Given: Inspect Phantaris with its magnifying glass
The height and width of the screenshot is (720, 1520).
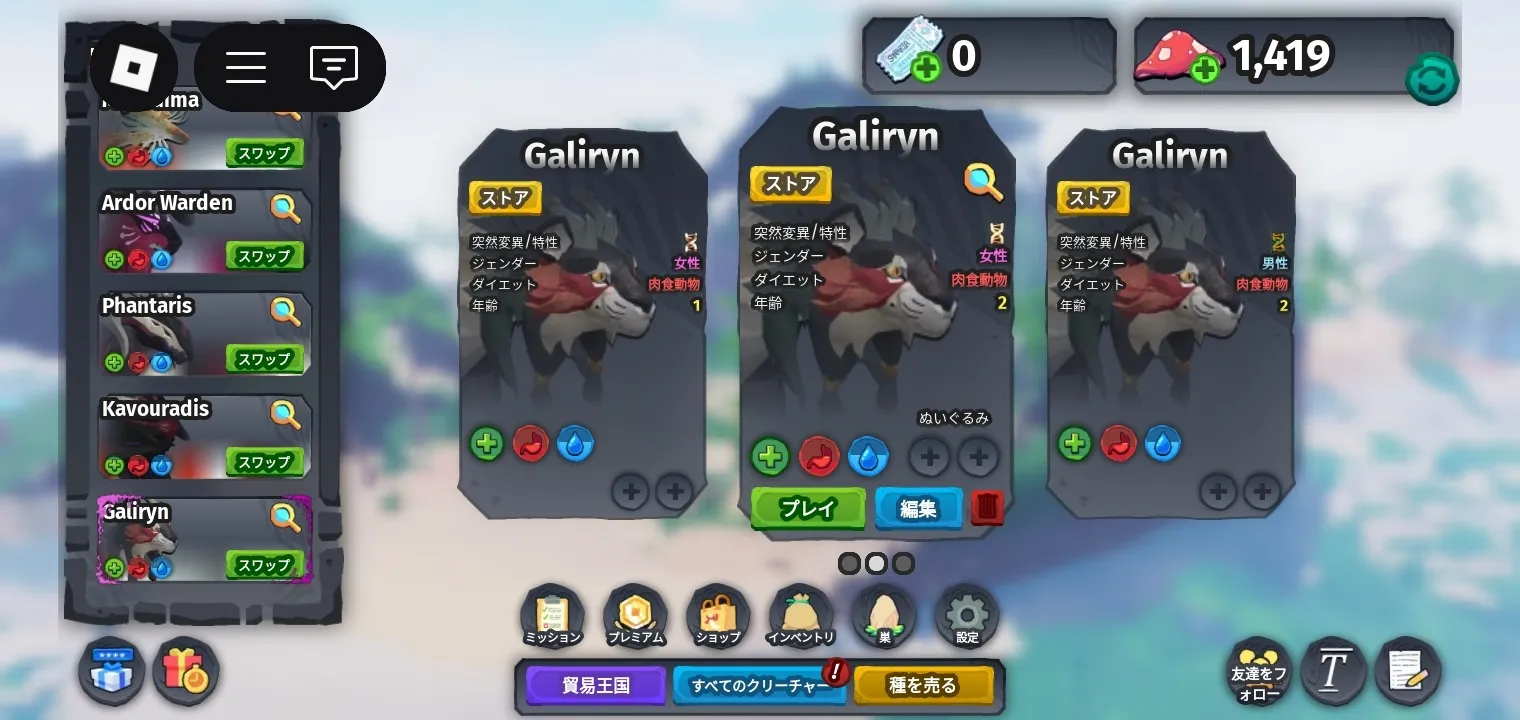Looking at the screenshot, I should point(286,311).
